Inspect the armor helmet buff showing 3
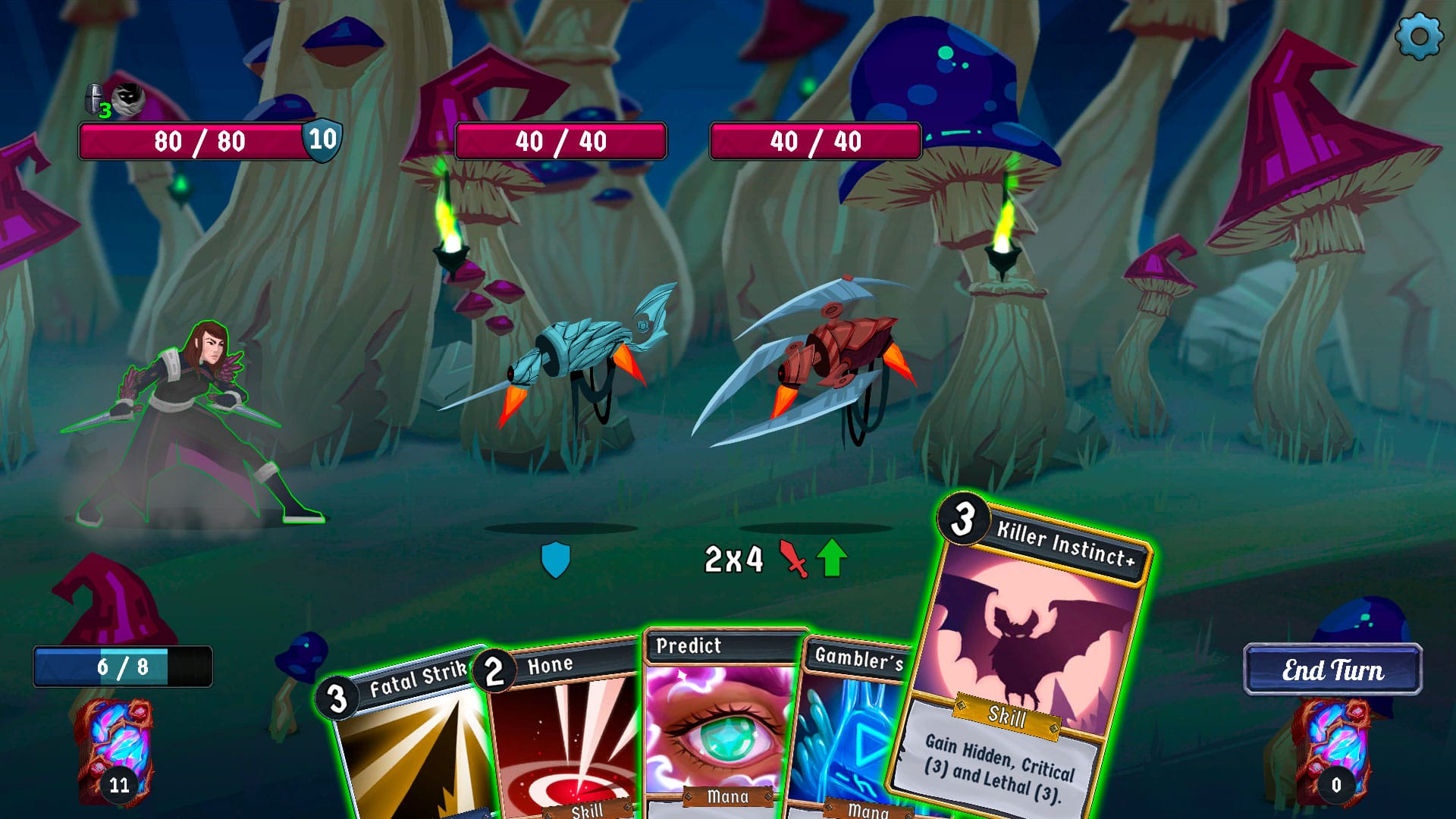This screenshot has width=1456, height=819. [x=95, y=99]
